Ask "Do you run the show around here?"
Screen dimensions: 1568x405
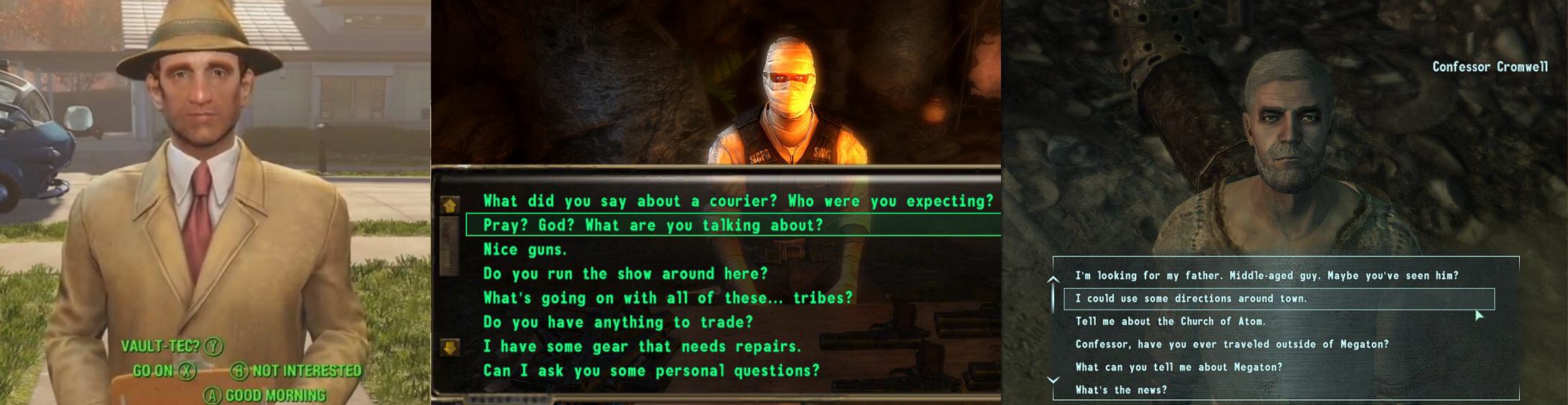pyautogui.click(x=625, y=274)
